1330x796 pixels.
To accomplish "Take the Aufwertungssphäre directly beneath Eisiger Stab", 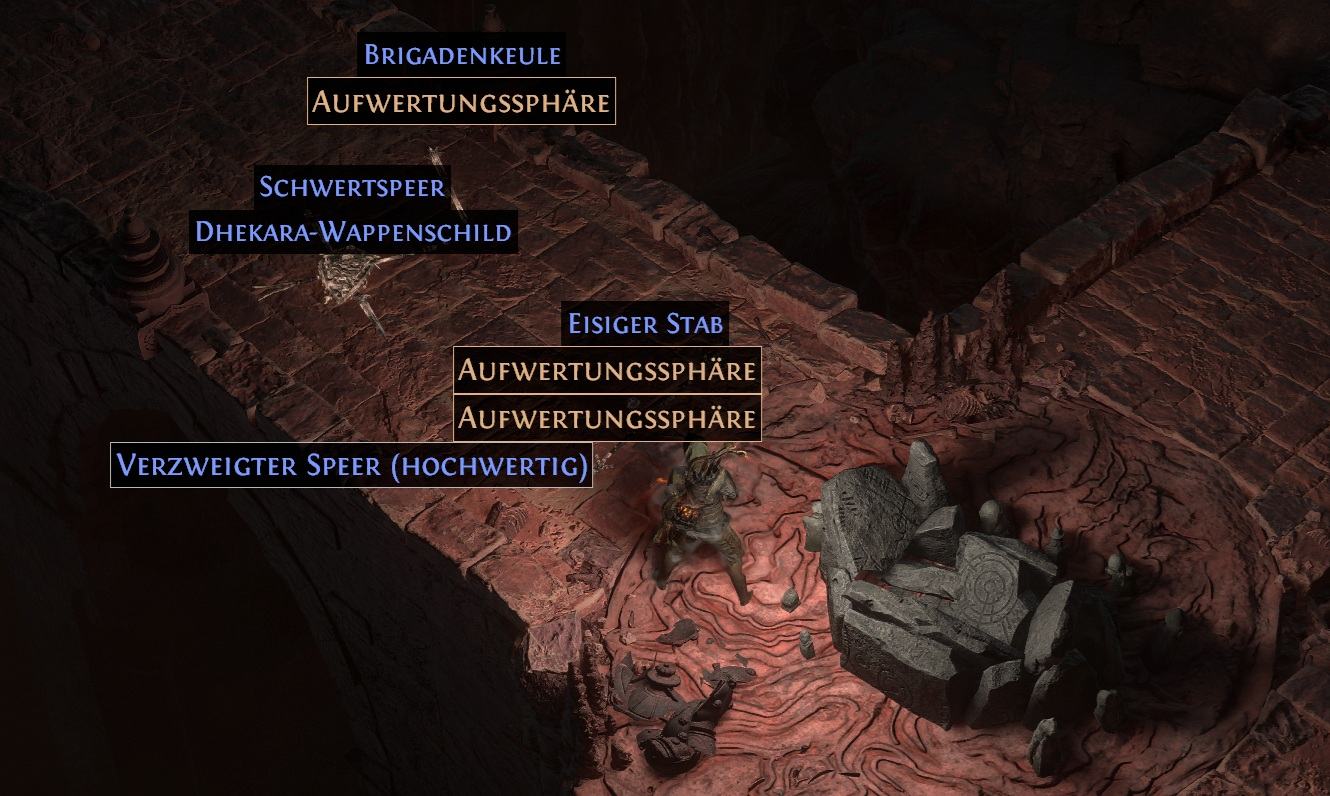I will coord(607,370).
